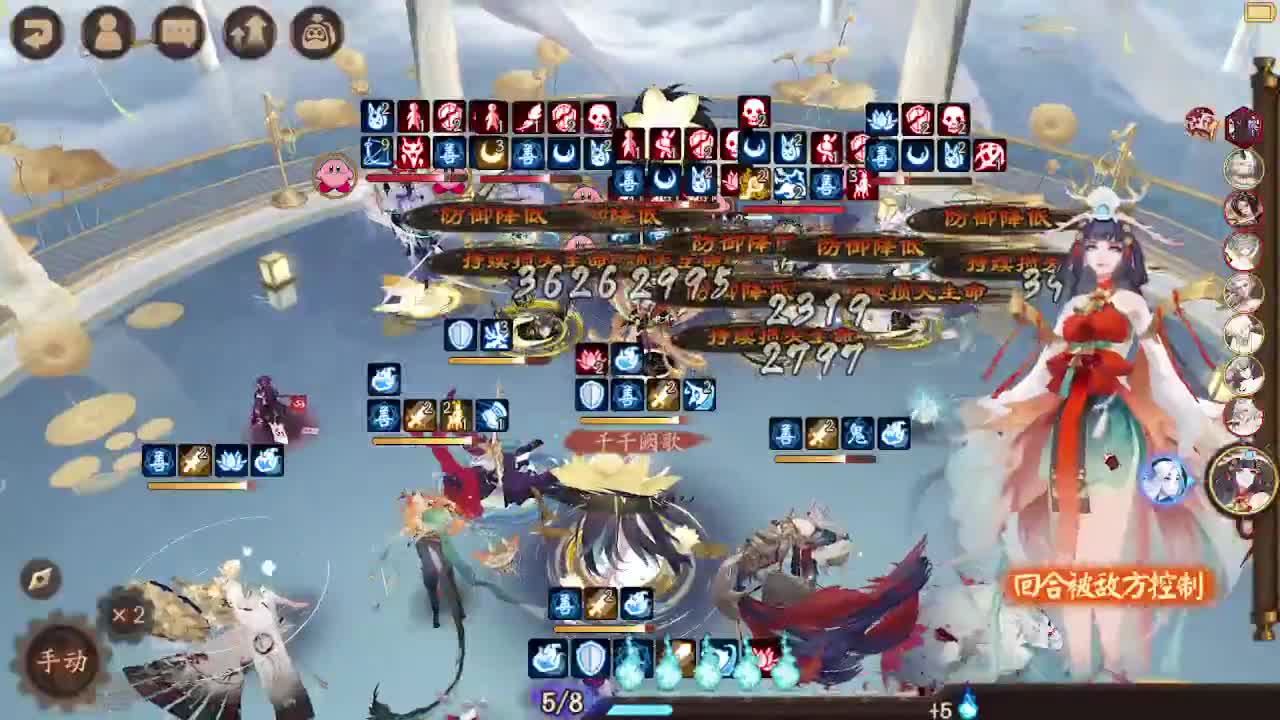
Task: Click the 千千阙歌 name label
Action: click(637, 440)
